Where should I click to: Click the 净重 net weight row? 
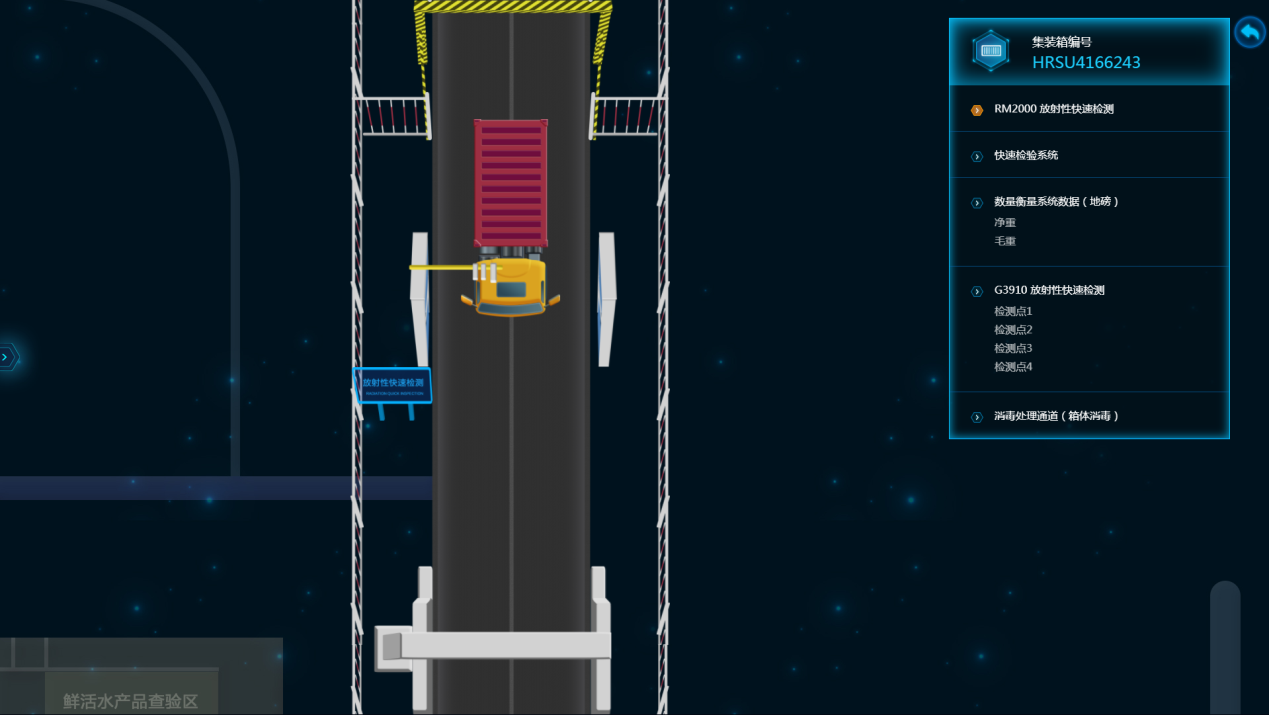[1005, 222]
